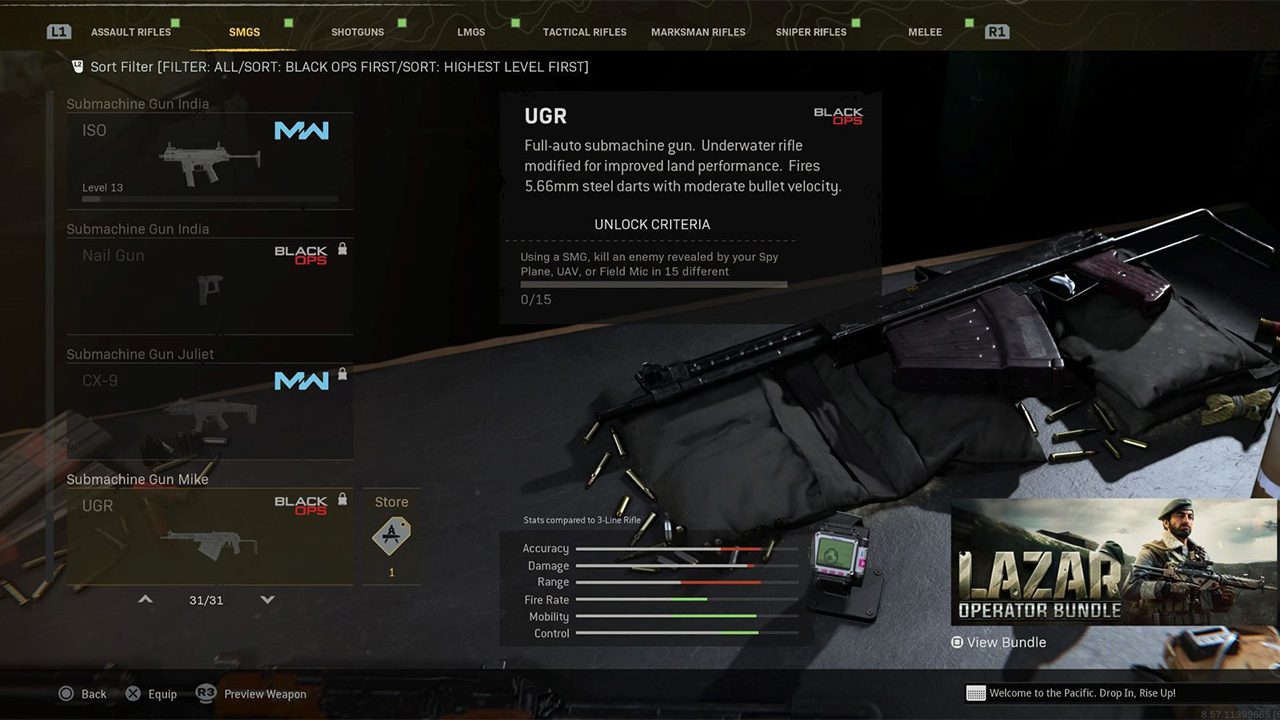This screenshot has width=1280, height=720.
Task: Open the Marksman Rifles category
Action: [698, 32]
